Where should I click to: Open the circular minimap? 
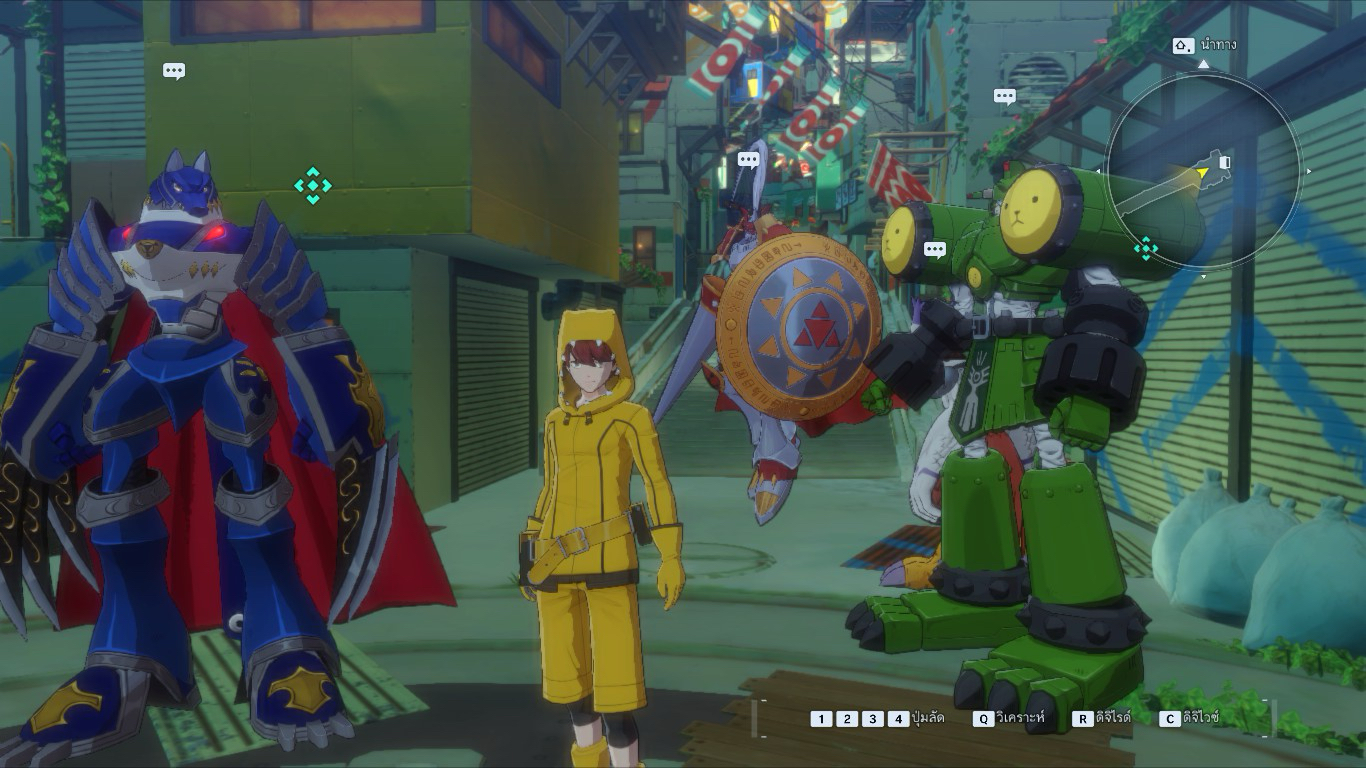pos(1204,170)
